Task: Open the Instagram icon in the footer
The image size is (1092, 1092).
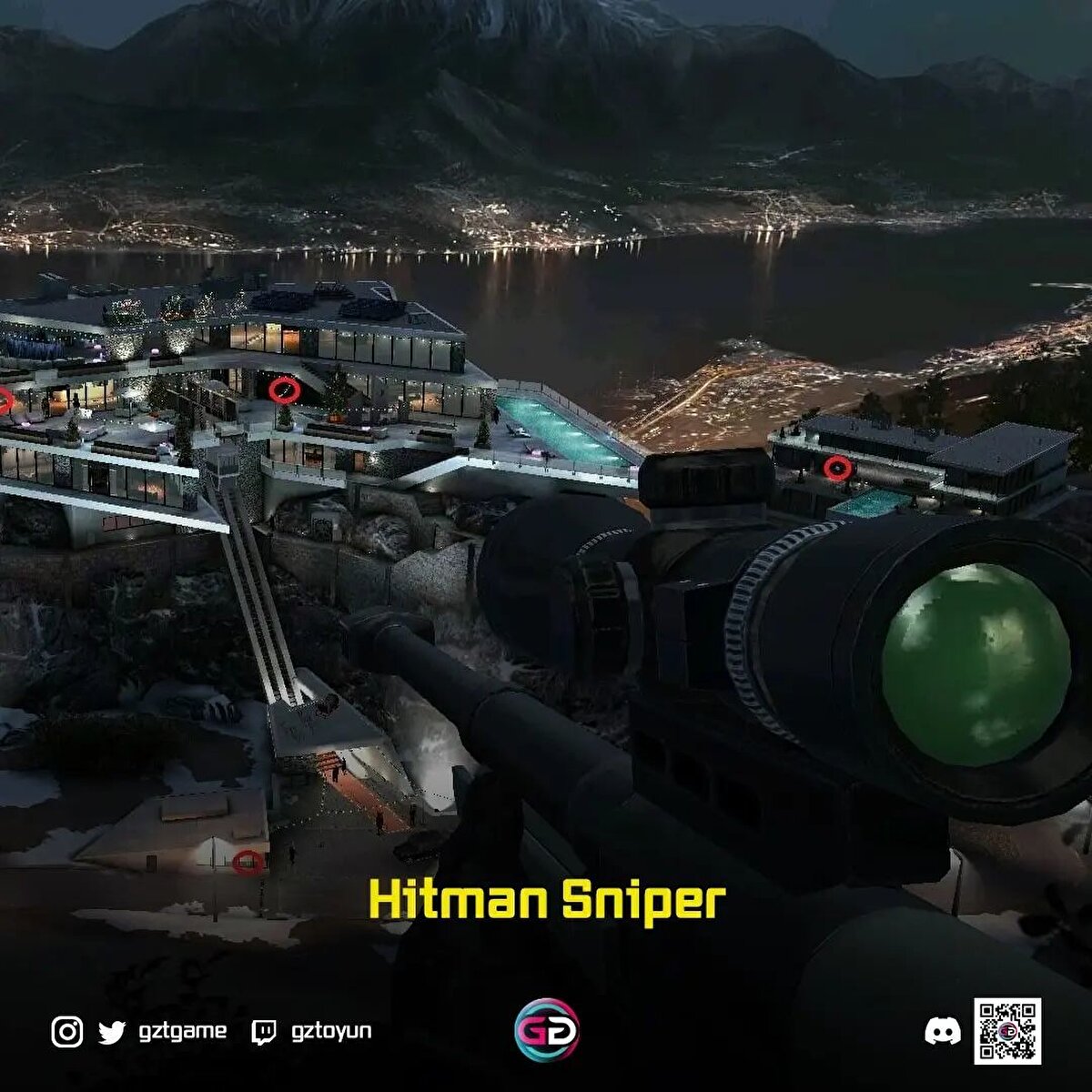Action: (66, 1032)
